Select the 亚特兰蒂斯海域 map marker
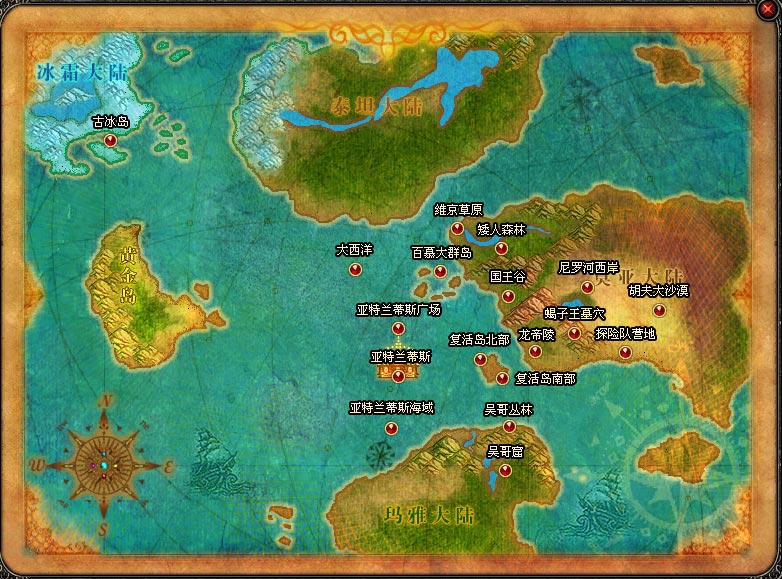 click(x=391, y=428)
